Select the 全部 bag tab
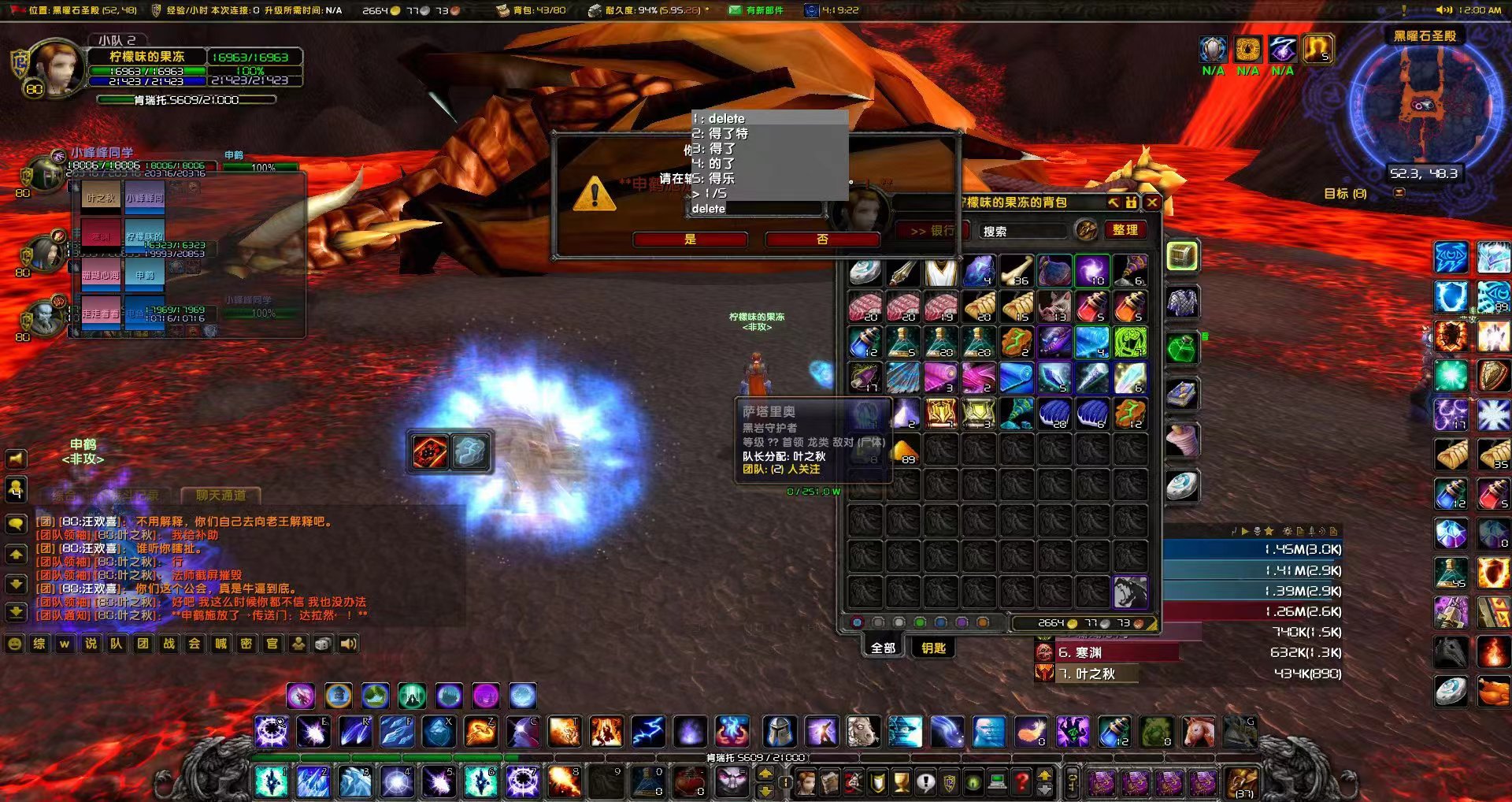Screen dimensions: 1512x802 click(883, 648)
